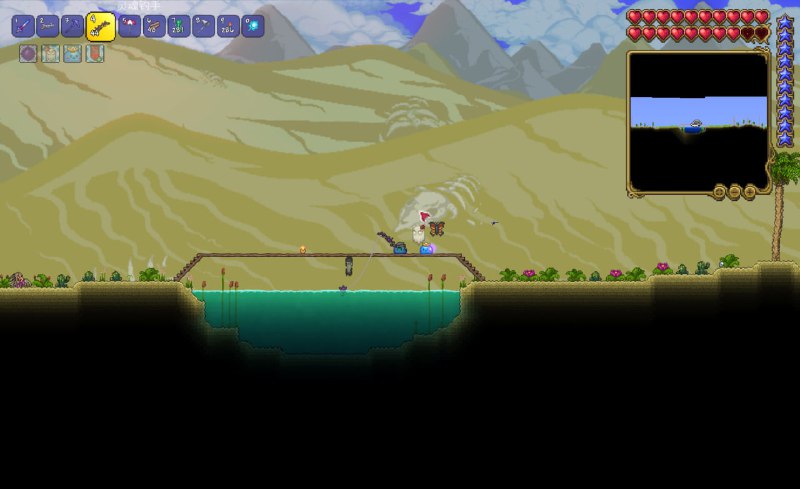Select the axe in hotbar slot 8
This screenshot has width=800, height=489.
click(x=204, y=26)
